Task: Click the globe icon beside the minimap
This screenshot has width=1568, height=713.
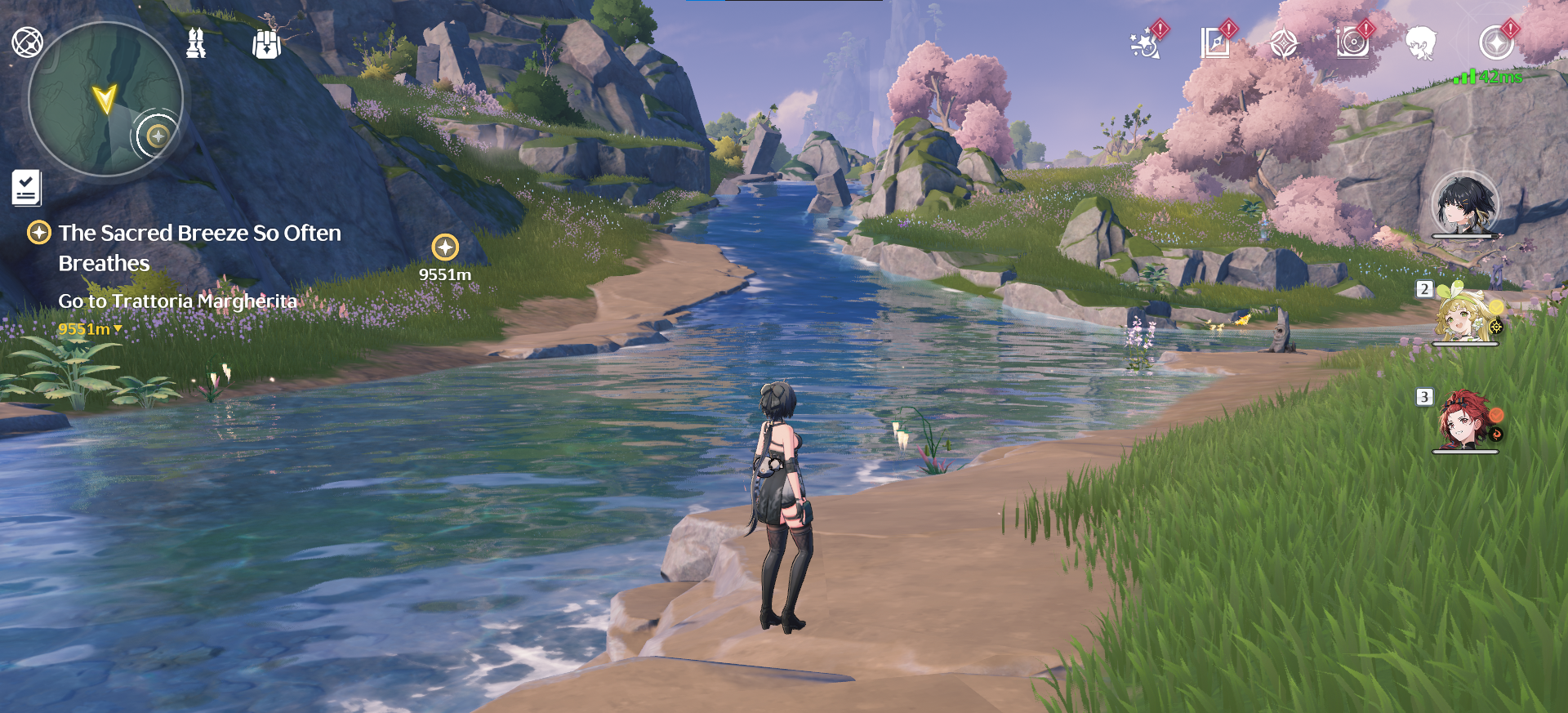Action: pos(27,42)
